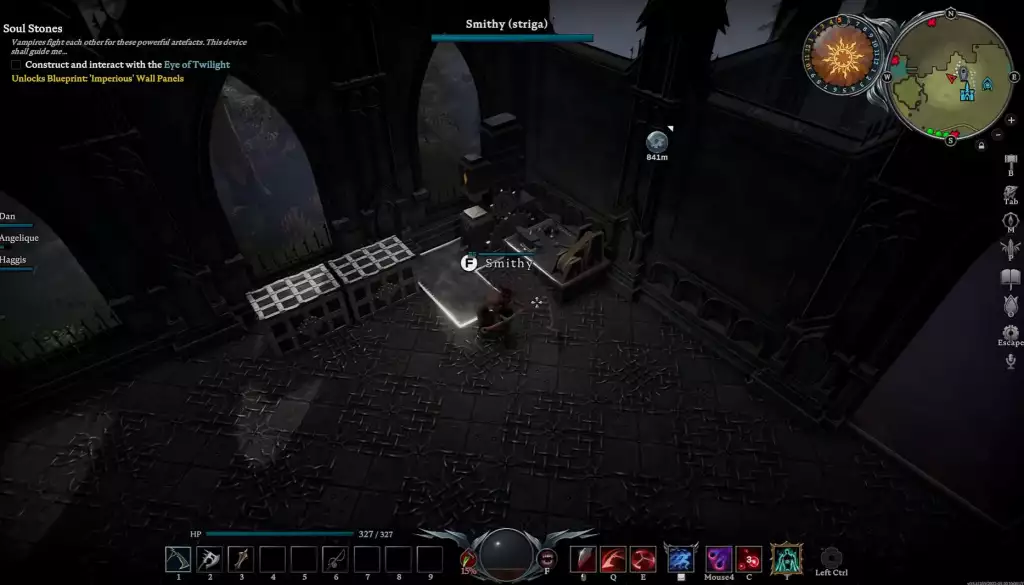Toggle the microphone voice chat icon
Image resolution: width=1024 pixels, height=585 pixels.
click(x=1011, y=360)
